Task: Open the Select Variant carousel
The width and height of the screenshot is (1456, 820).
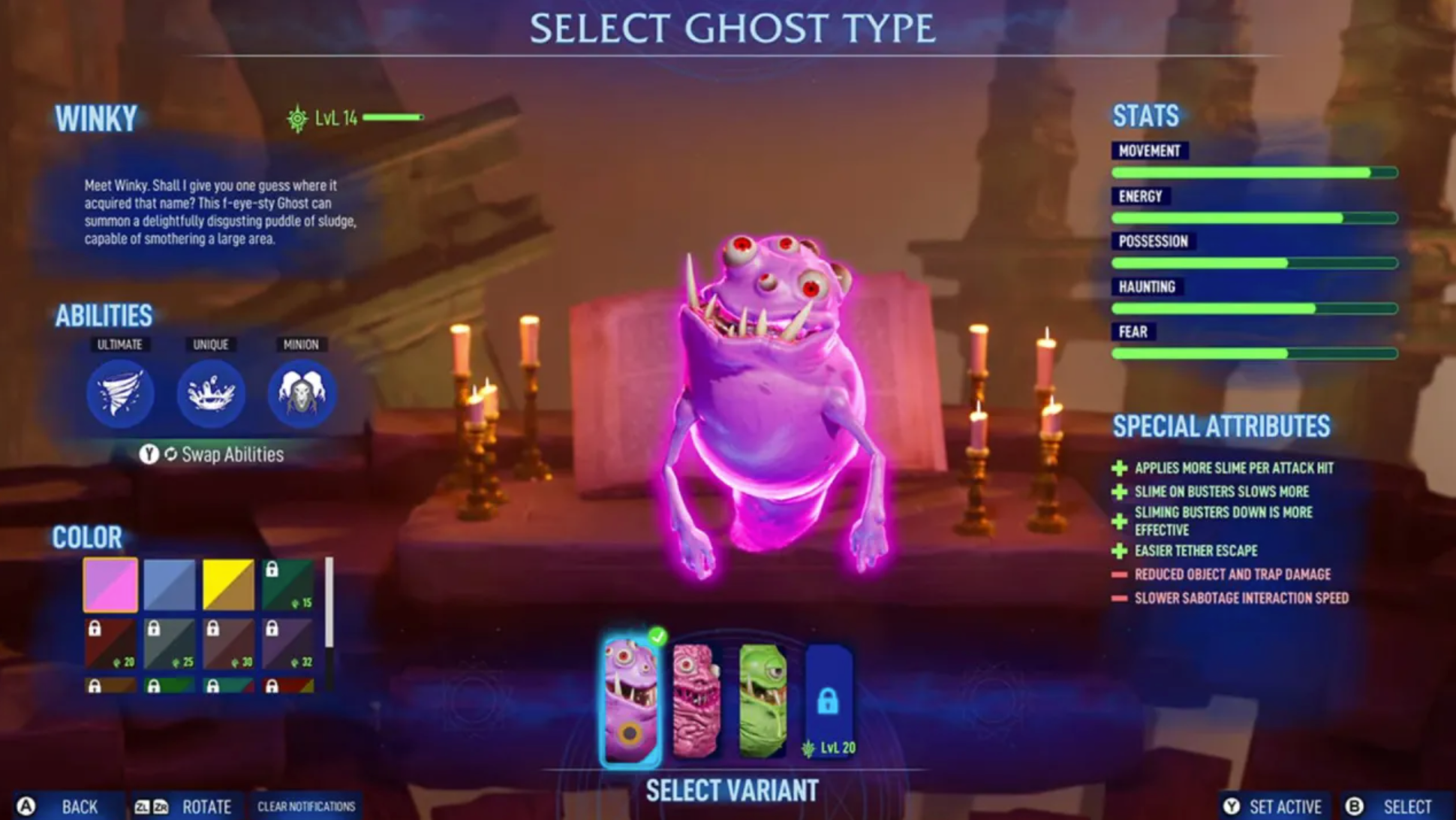Action: (x=732, y=789)
